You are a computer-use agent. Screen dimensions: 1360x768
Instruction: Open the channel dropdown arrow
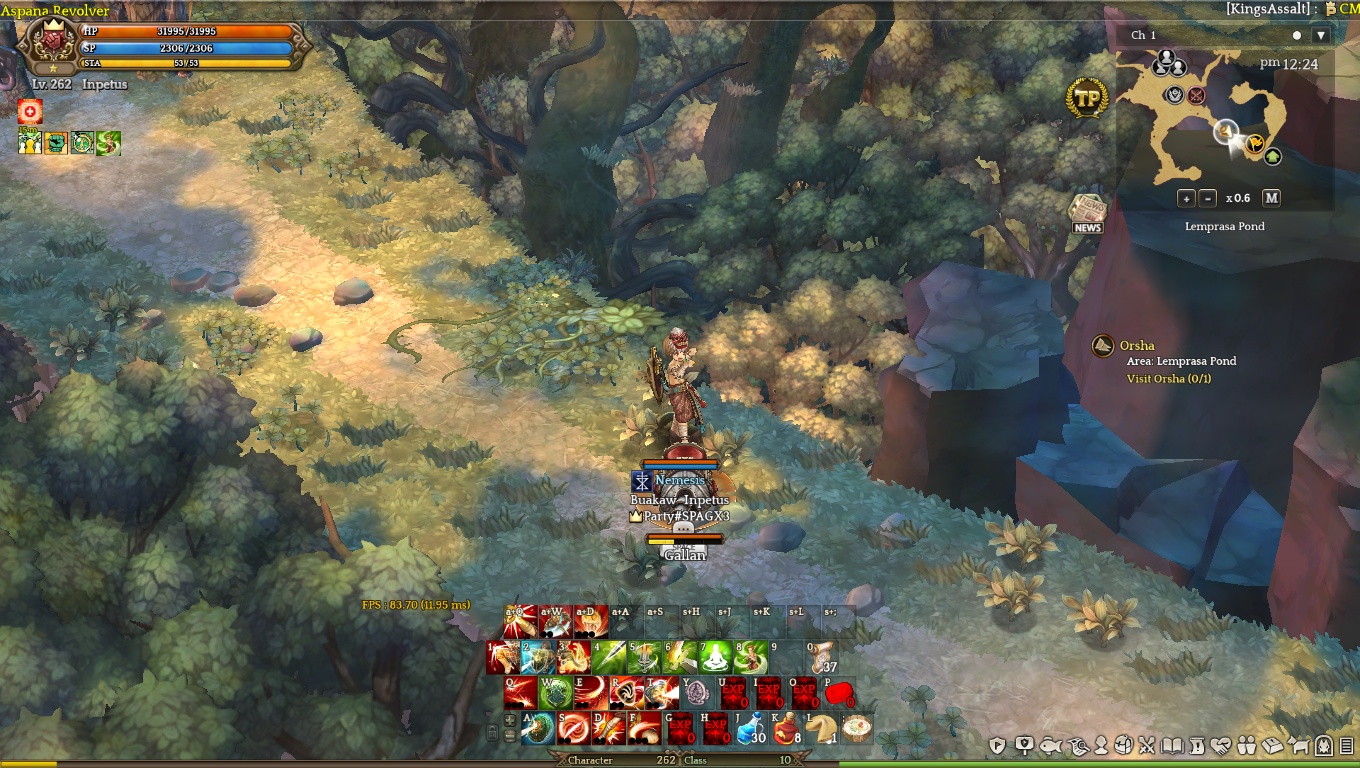pyautogui.click(x=1320, y=35)
